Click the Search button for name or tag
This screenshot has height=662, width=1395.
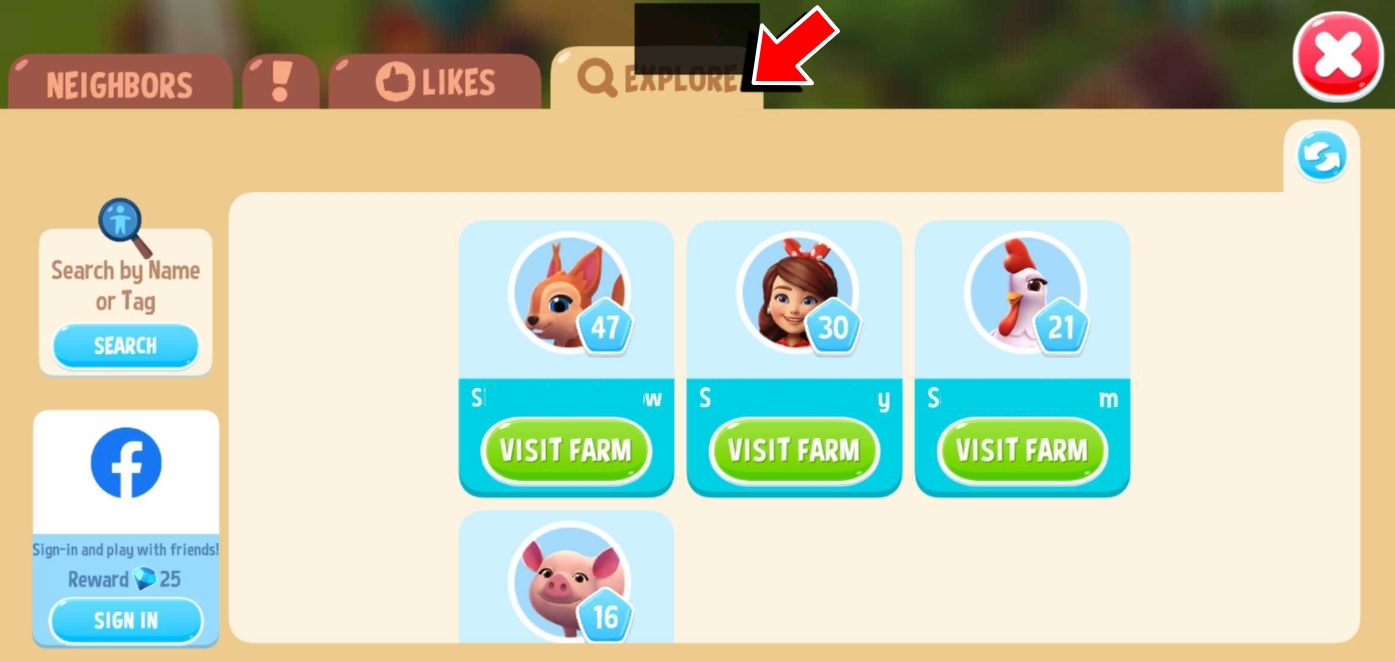point(125,346)
